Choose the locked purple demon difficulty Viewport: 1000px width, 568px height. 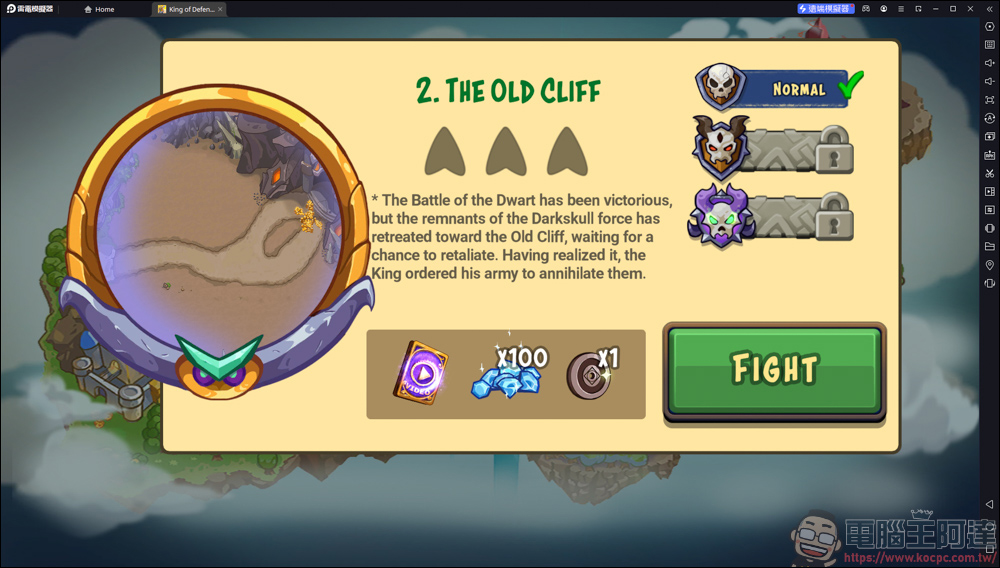(772, 217)
